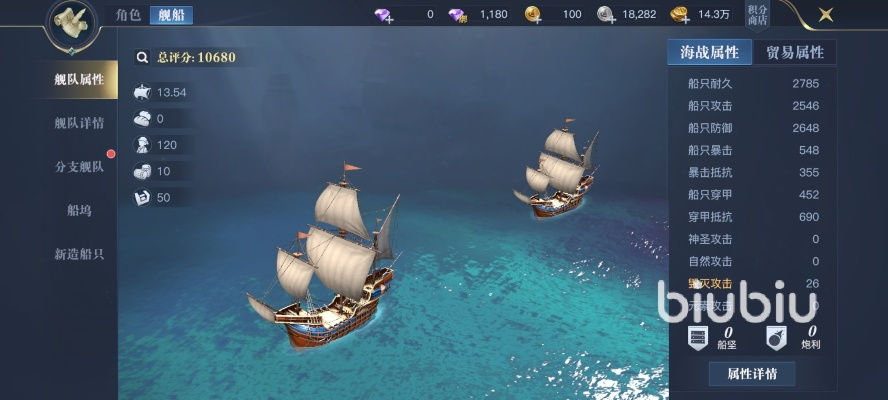This screenshot has width=888, height=400.
Task: Click the scroll emblem in the top-left corner
Action: pyautogui.click(x=72, y=20)
